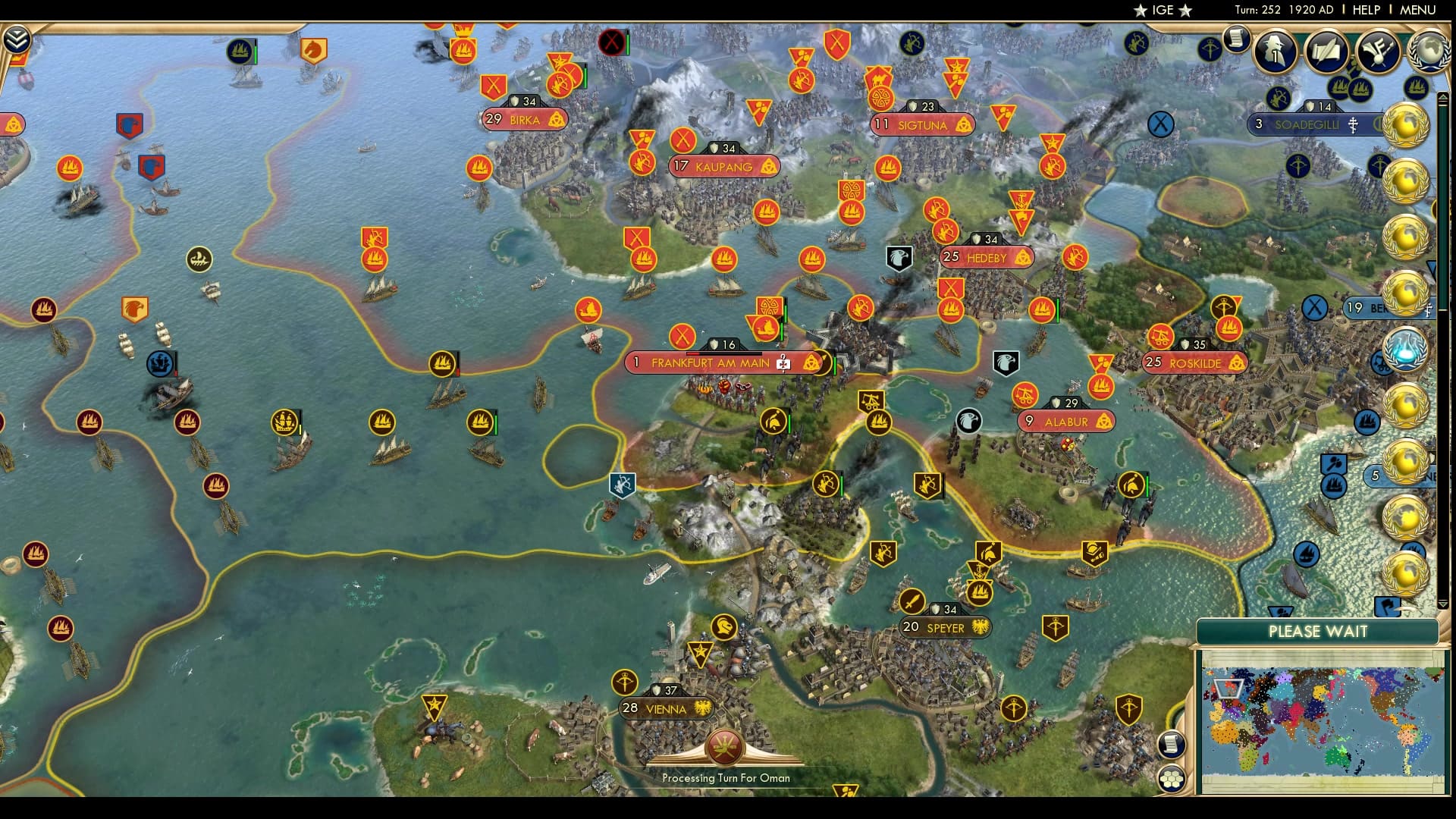Click the red X resource icon above Frankfurt Am Main
Viewport: 1456px width, 819px height.
(681, 334)
